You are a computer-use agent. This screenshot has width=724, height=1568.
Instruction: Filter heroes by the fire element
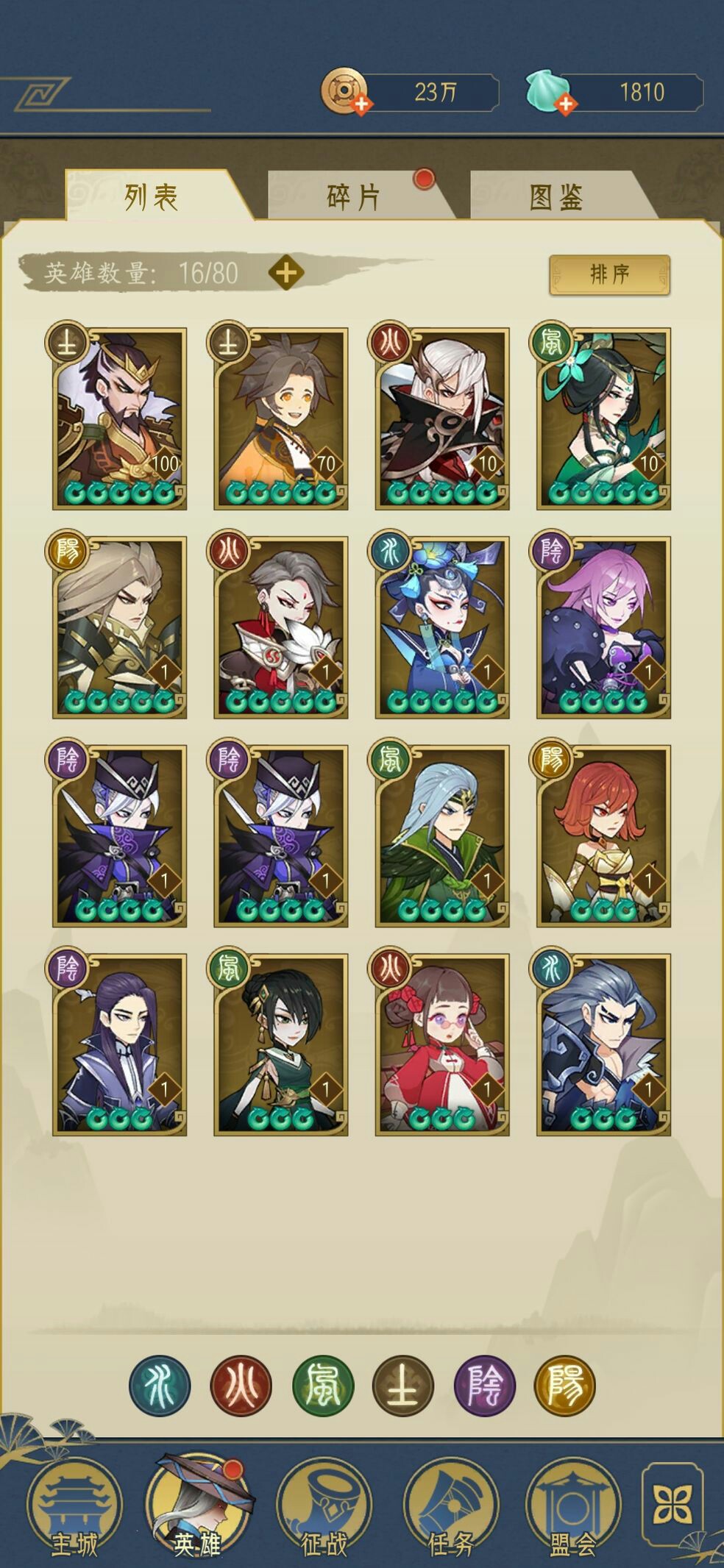[241, 1386]
